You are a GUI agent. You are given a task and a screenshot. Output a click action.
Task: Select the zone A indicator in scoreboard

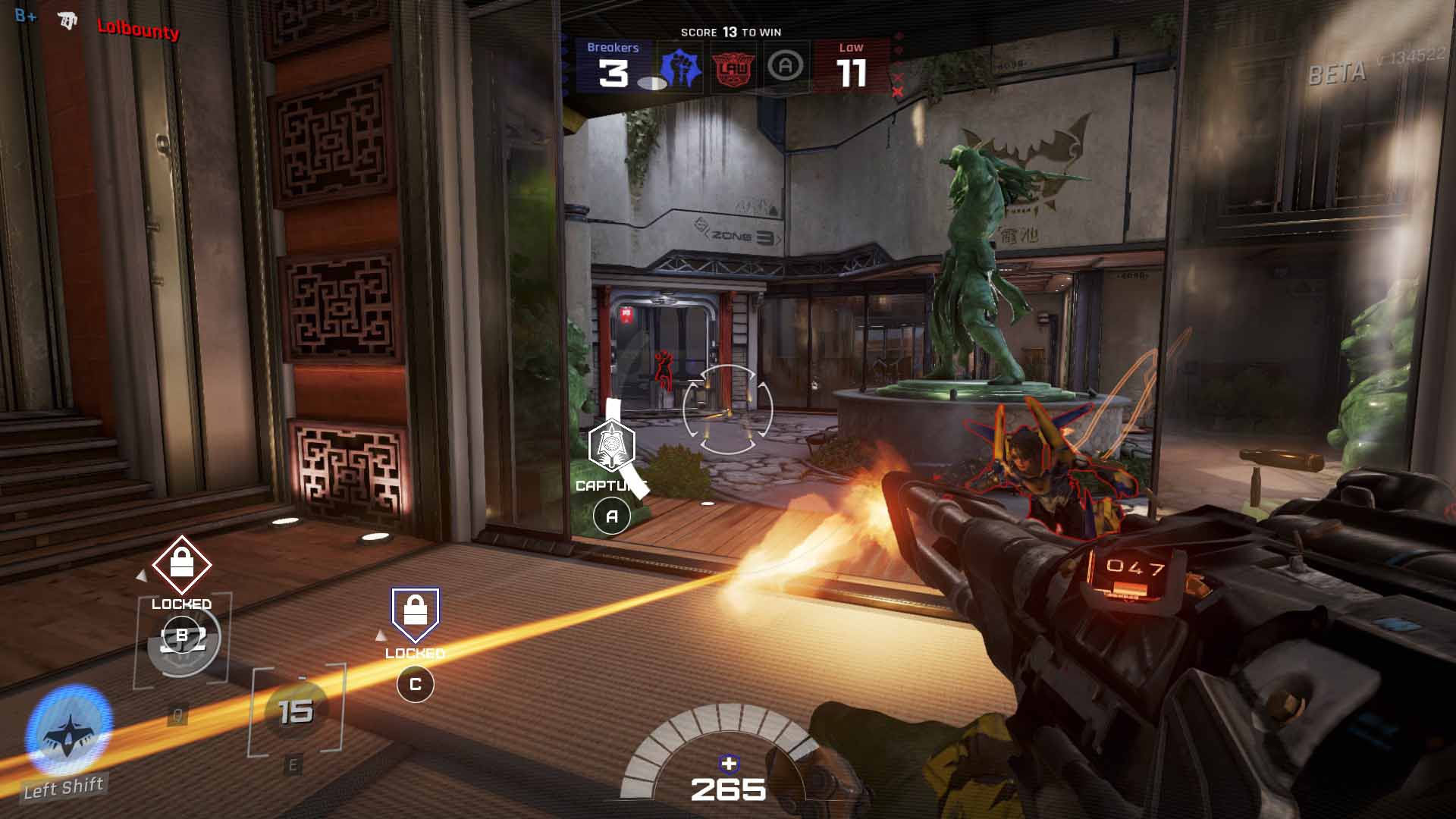pyautogui.click(x=785, y=67)
